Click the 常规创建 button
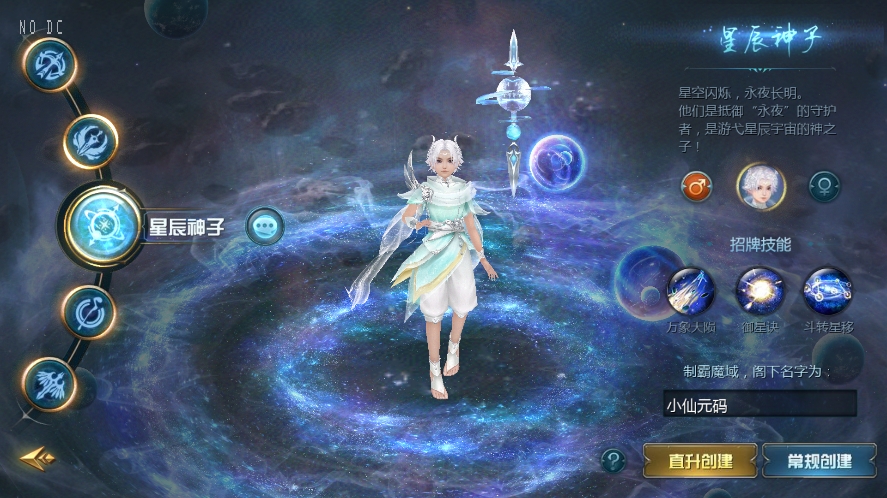 (x=819, y=461)
